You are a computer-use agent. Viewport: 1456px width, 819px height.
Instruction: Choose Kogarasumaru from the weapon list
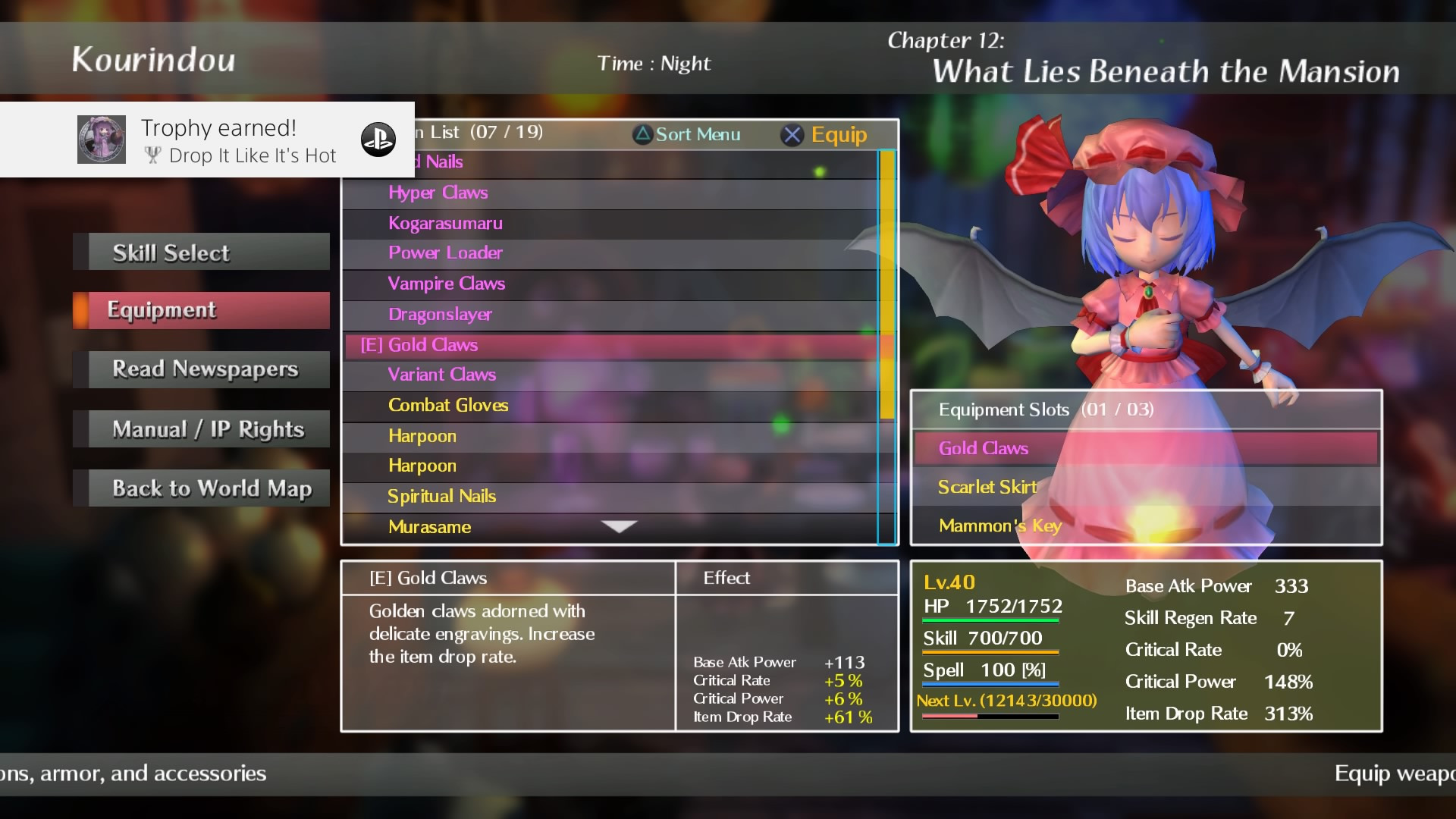click(x=445, y=223)
